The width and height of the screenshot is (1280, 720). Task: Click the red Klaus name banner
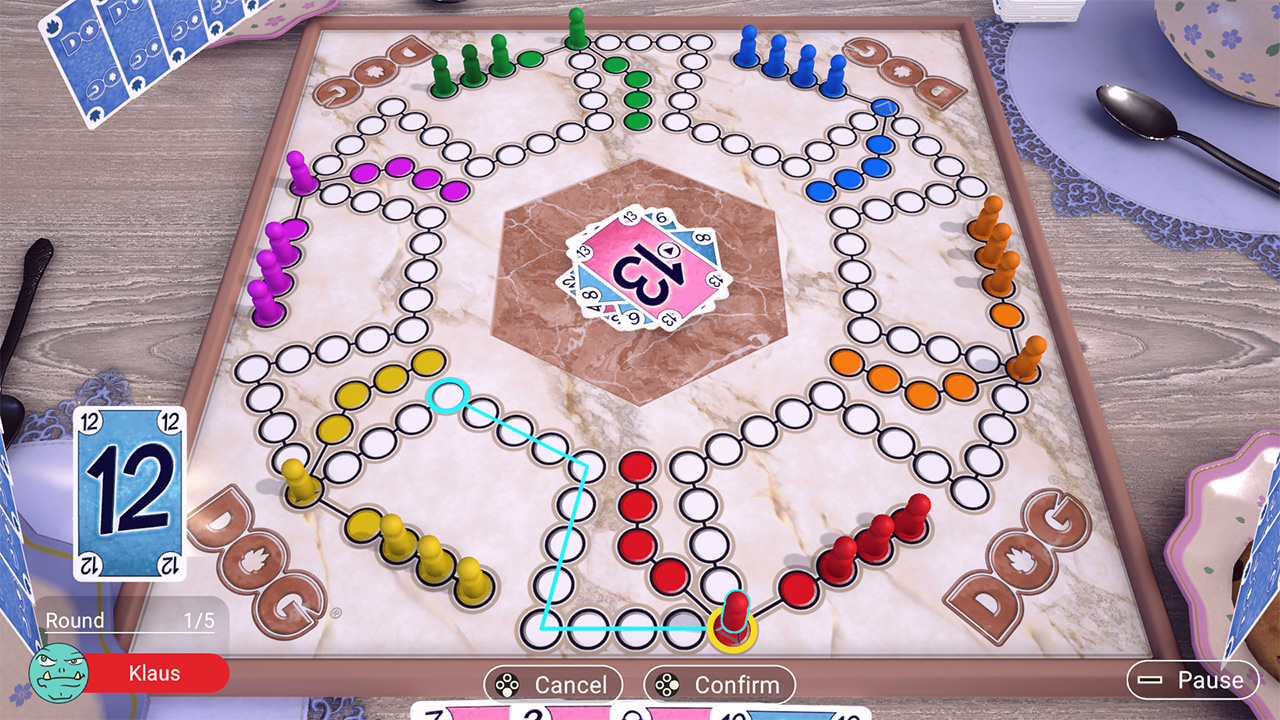tap(155, 674)
